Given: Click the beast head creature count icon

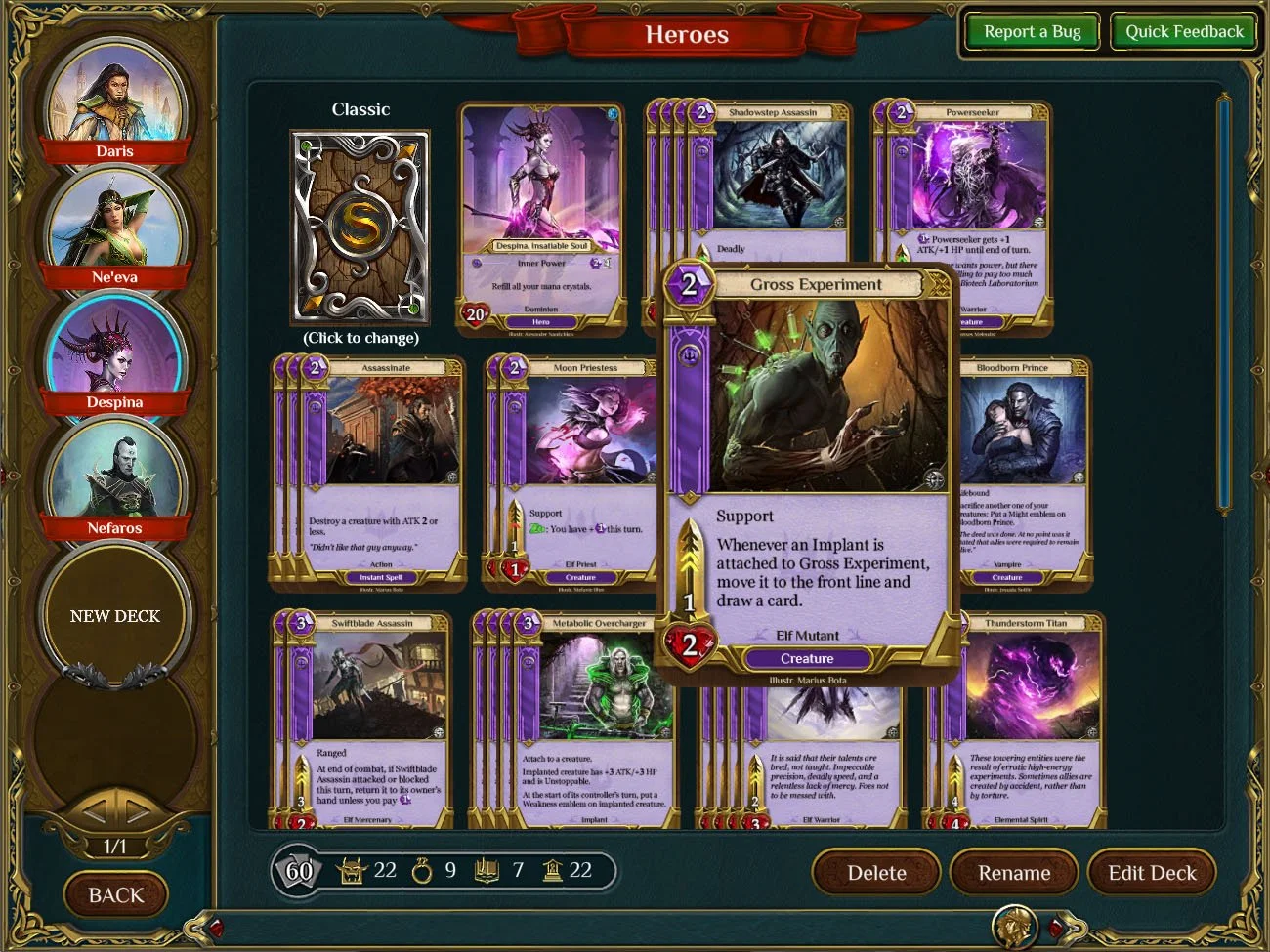Looking at the screenshot, I should click(x=352, y=870).
